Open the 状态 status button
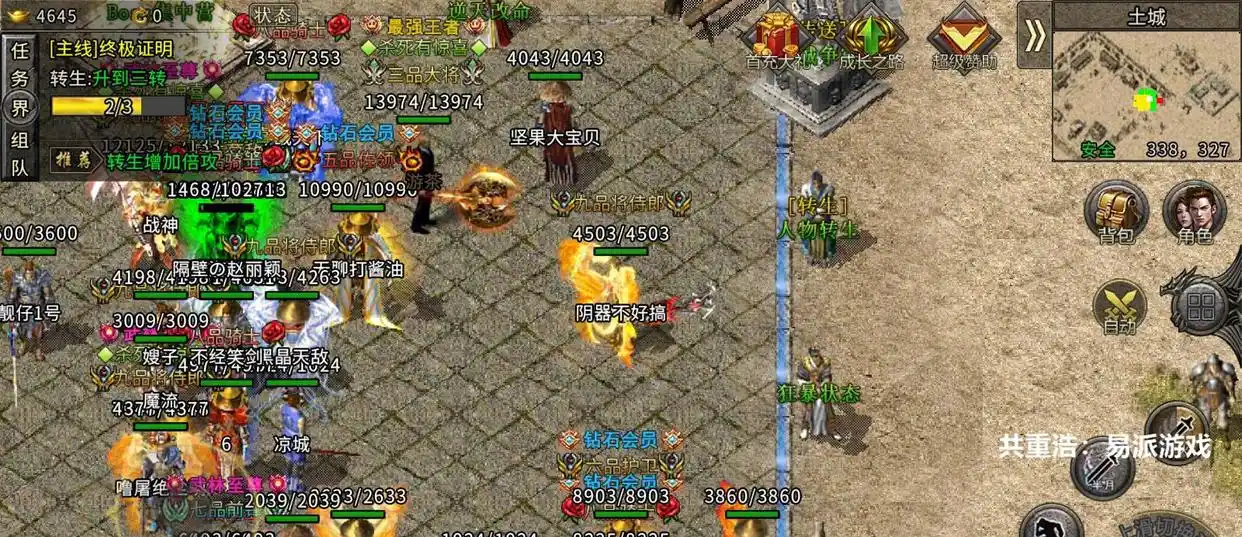The height and width of the screenshot is (537, 1242). pos(272,15)
